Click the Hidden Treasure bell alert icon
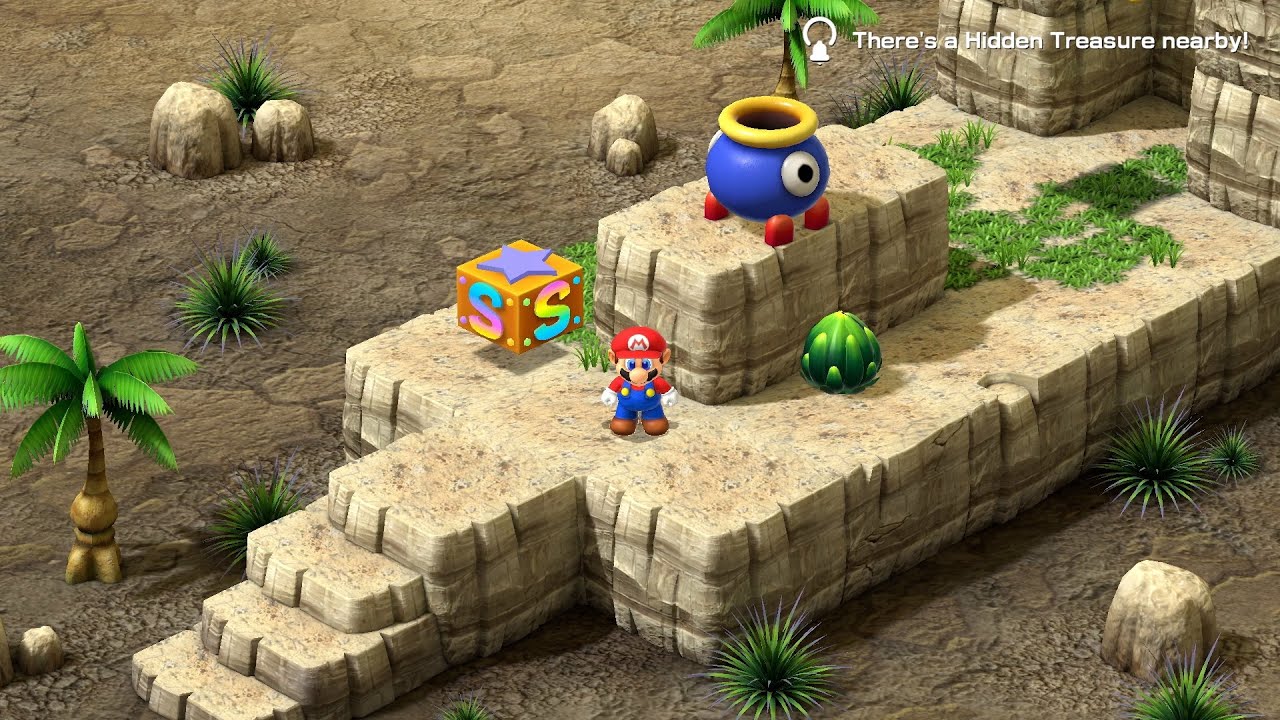The width and height of the screenshot is (1280, 720). [x=819, y=41]
